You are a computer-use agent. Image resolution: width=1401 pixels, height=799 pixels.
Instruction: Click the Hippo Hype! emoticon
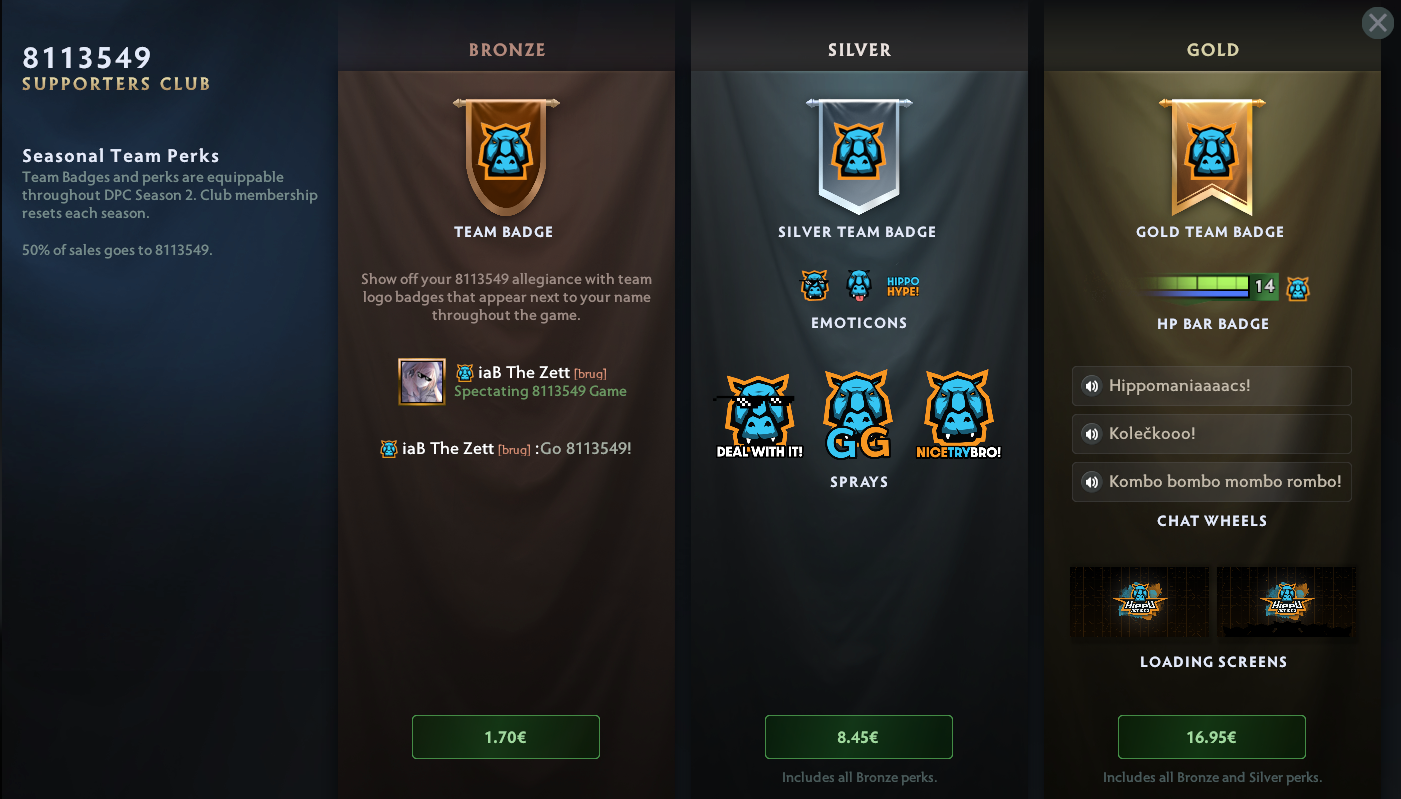[x=902, y=287]
